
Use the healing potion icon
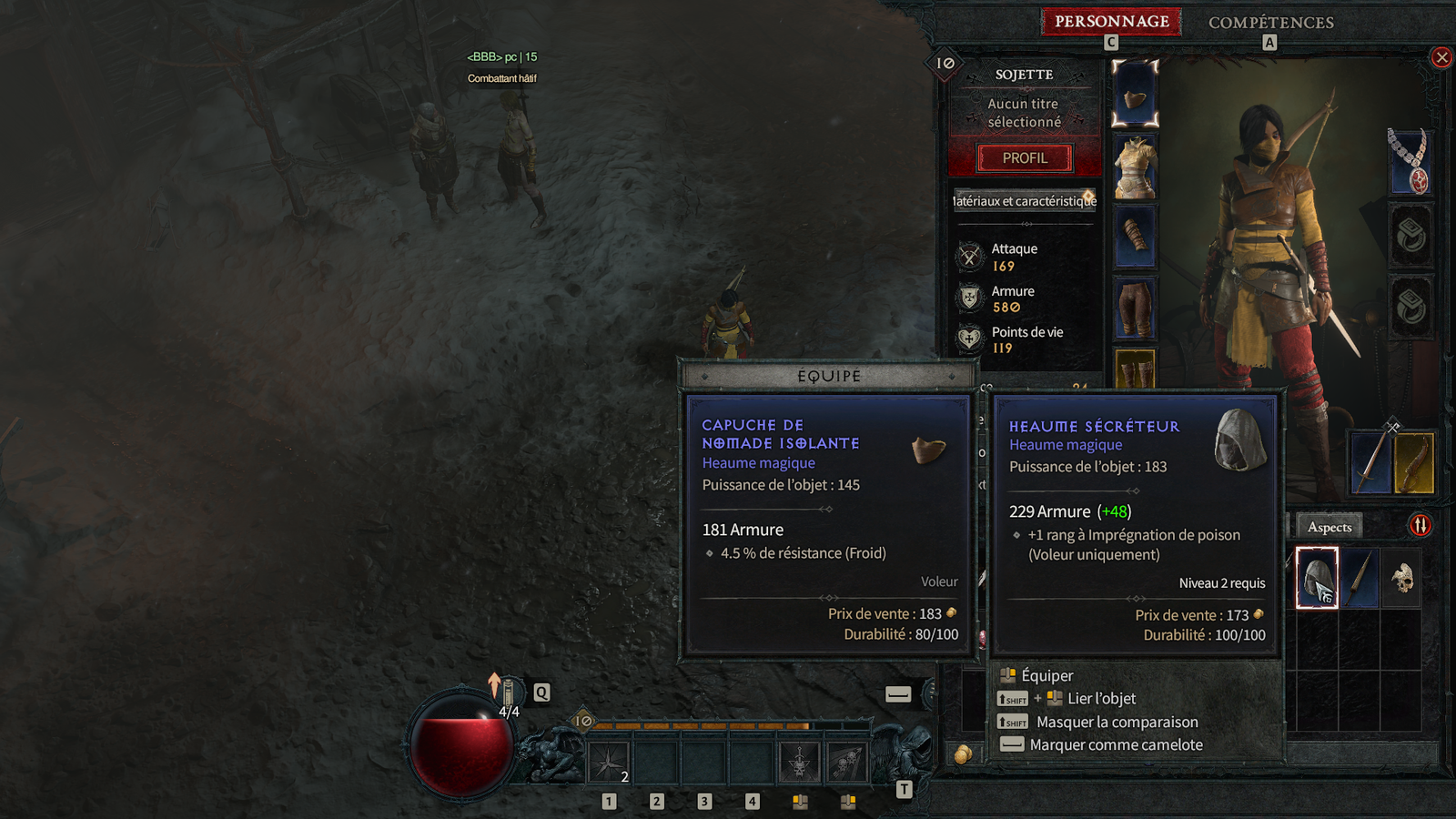pyautogui.click(x=508, y=693)
